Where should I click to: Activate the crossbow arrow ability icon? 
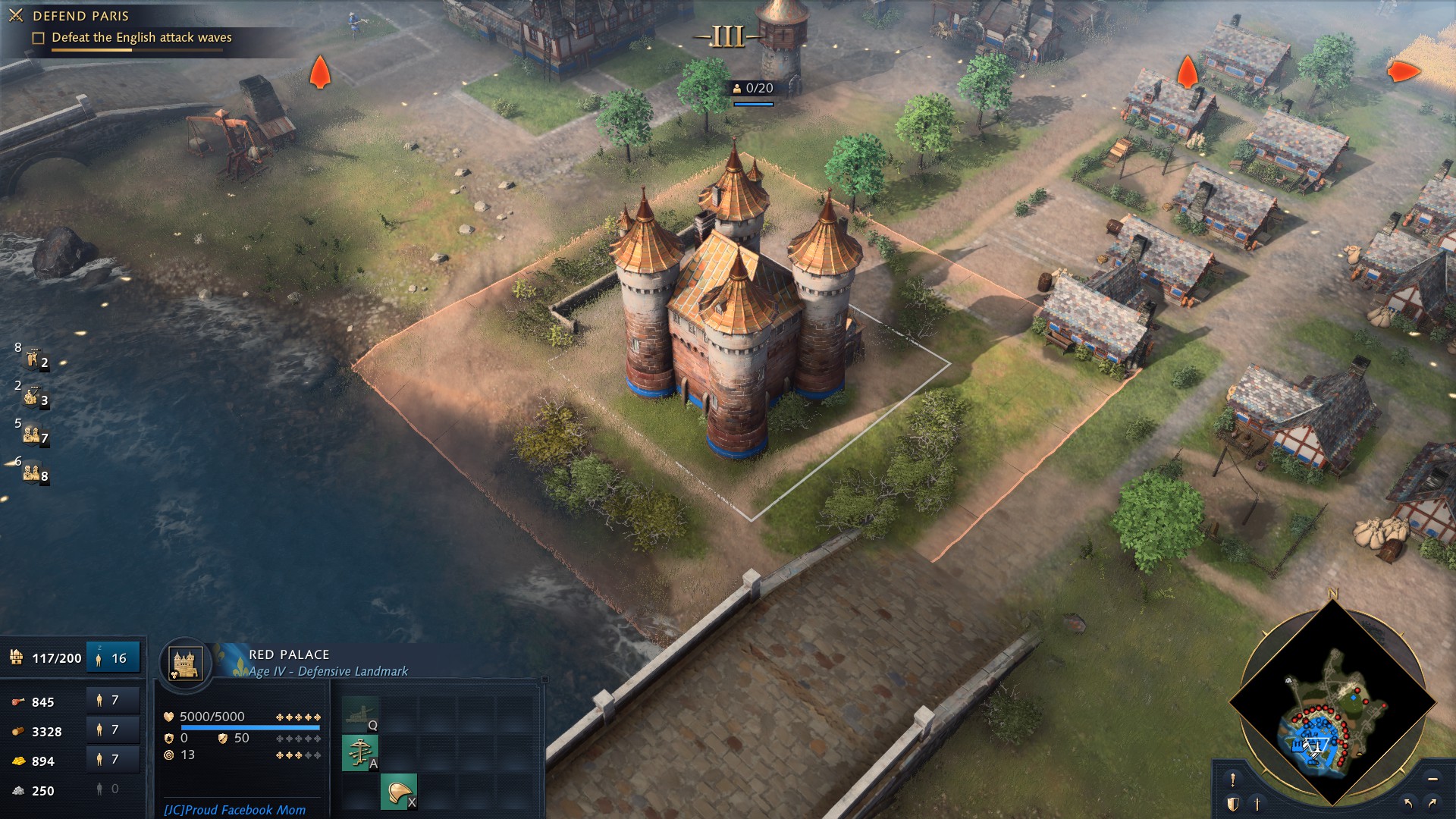coord(359,753)
